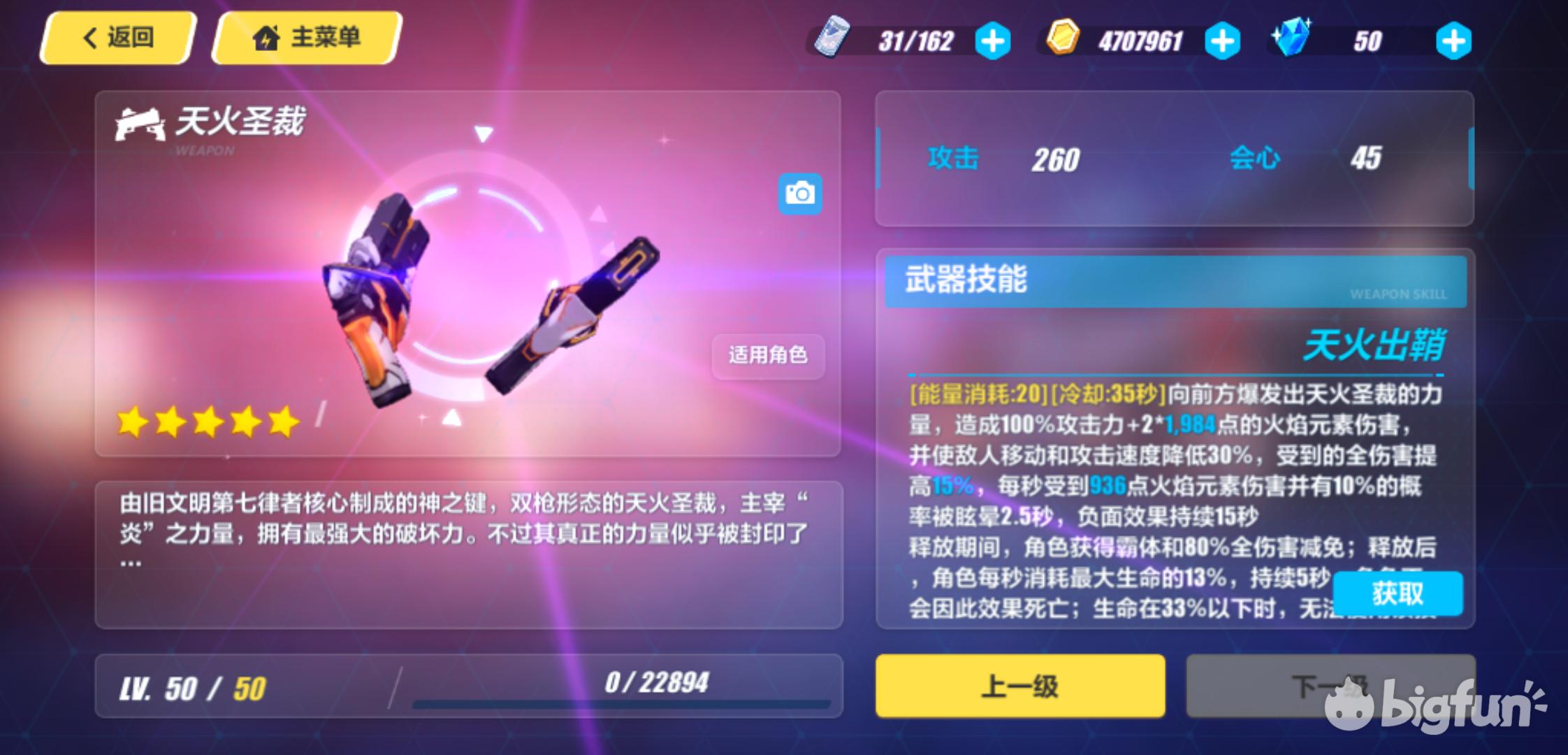Add stamina using its plus icon
The height and width of the screenshot is (755, 1568).
tap(992, 40)
